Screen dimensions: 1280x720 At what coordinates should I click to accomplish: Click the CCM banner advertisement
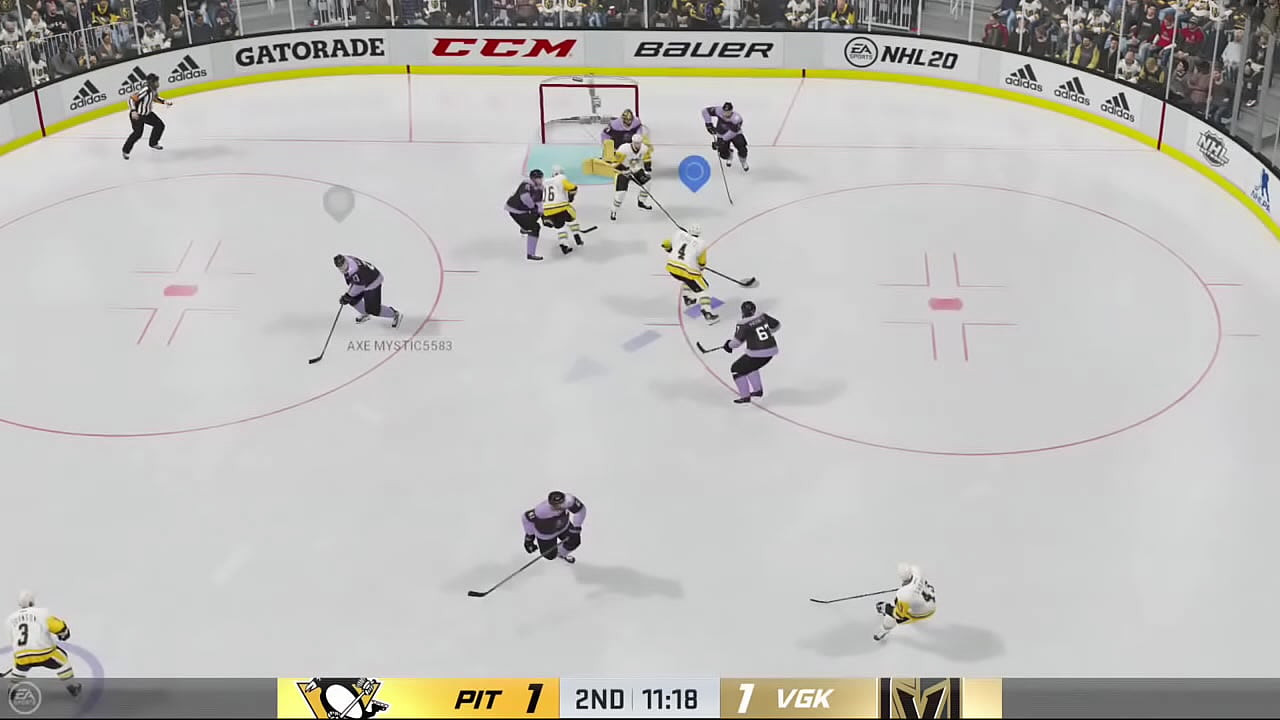point(505,46)
